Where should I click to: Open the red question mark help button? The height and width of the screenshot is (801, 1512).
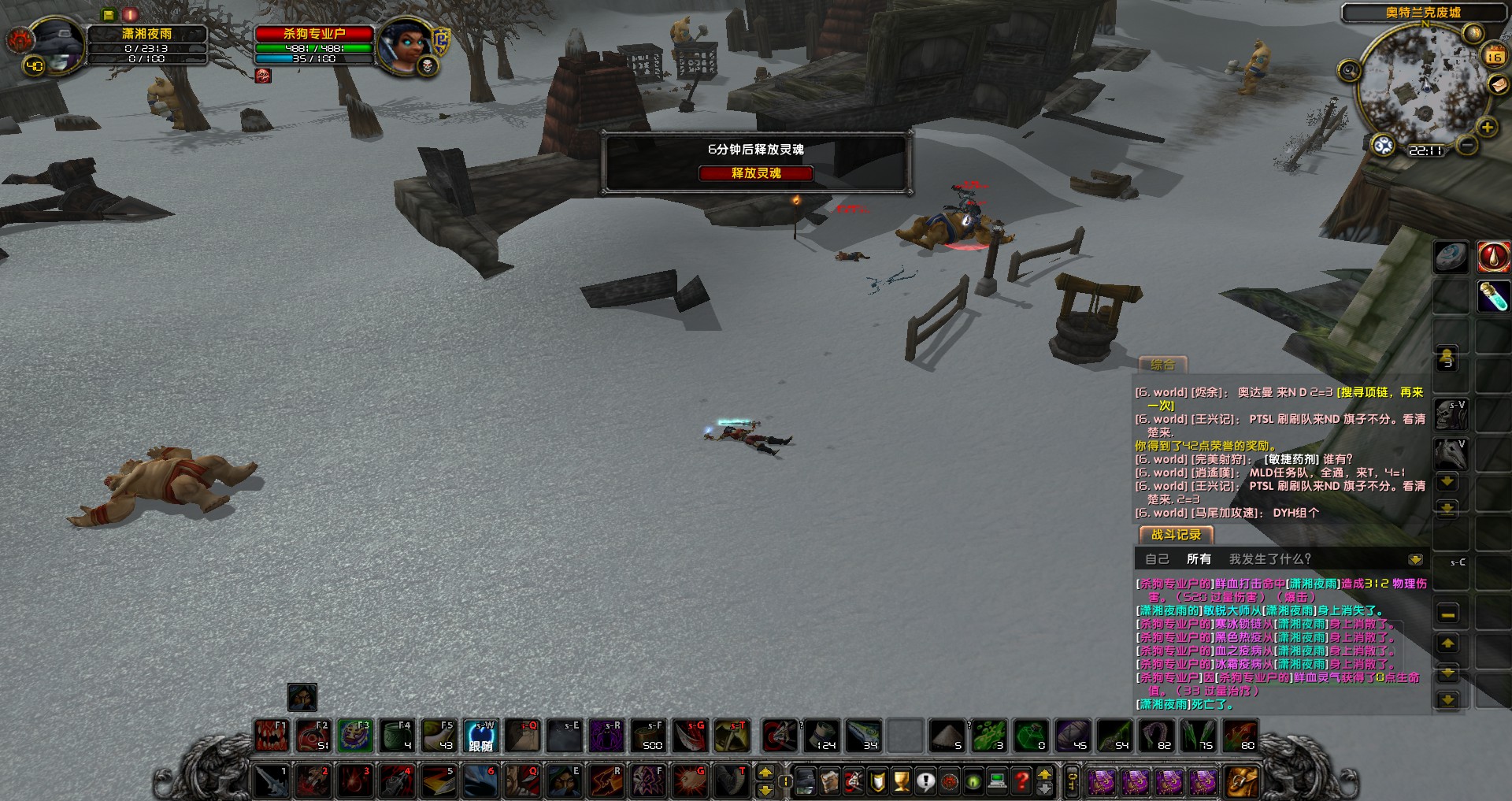pyautogui.click(x=1021, y=781)
